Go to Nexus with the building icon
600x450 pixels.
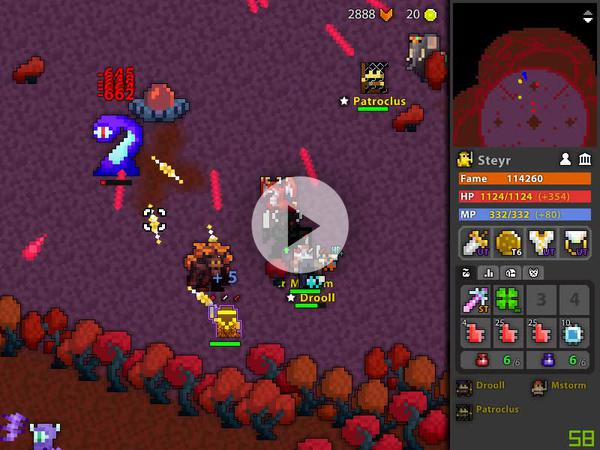click(585, 159)
